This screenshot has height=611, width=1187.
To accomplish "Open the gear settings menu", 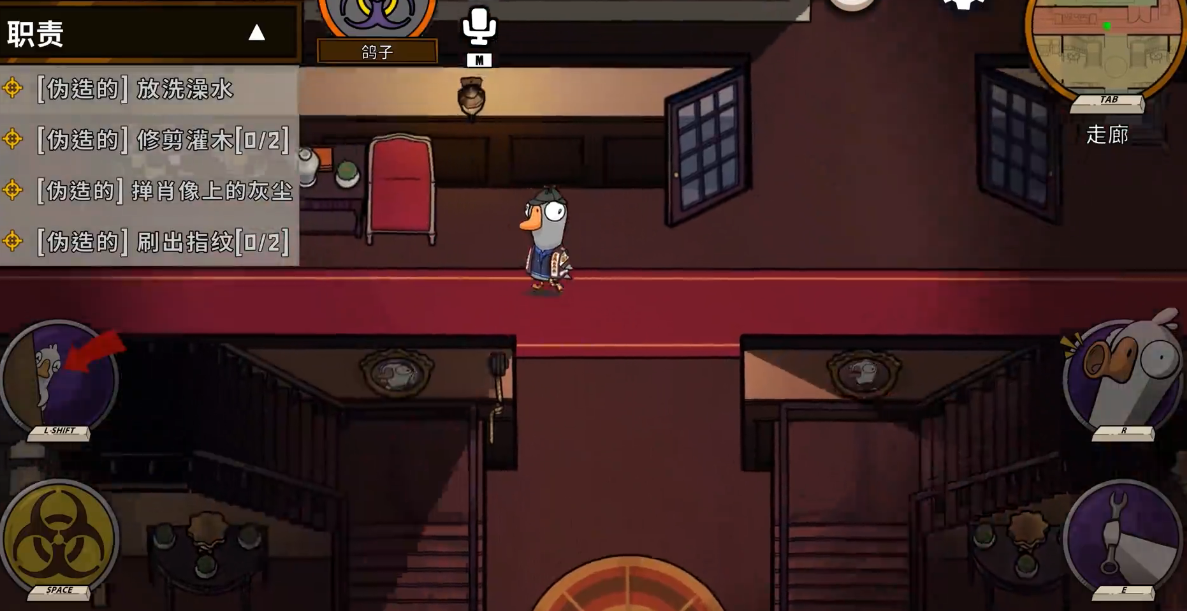I will pos(964,5).
